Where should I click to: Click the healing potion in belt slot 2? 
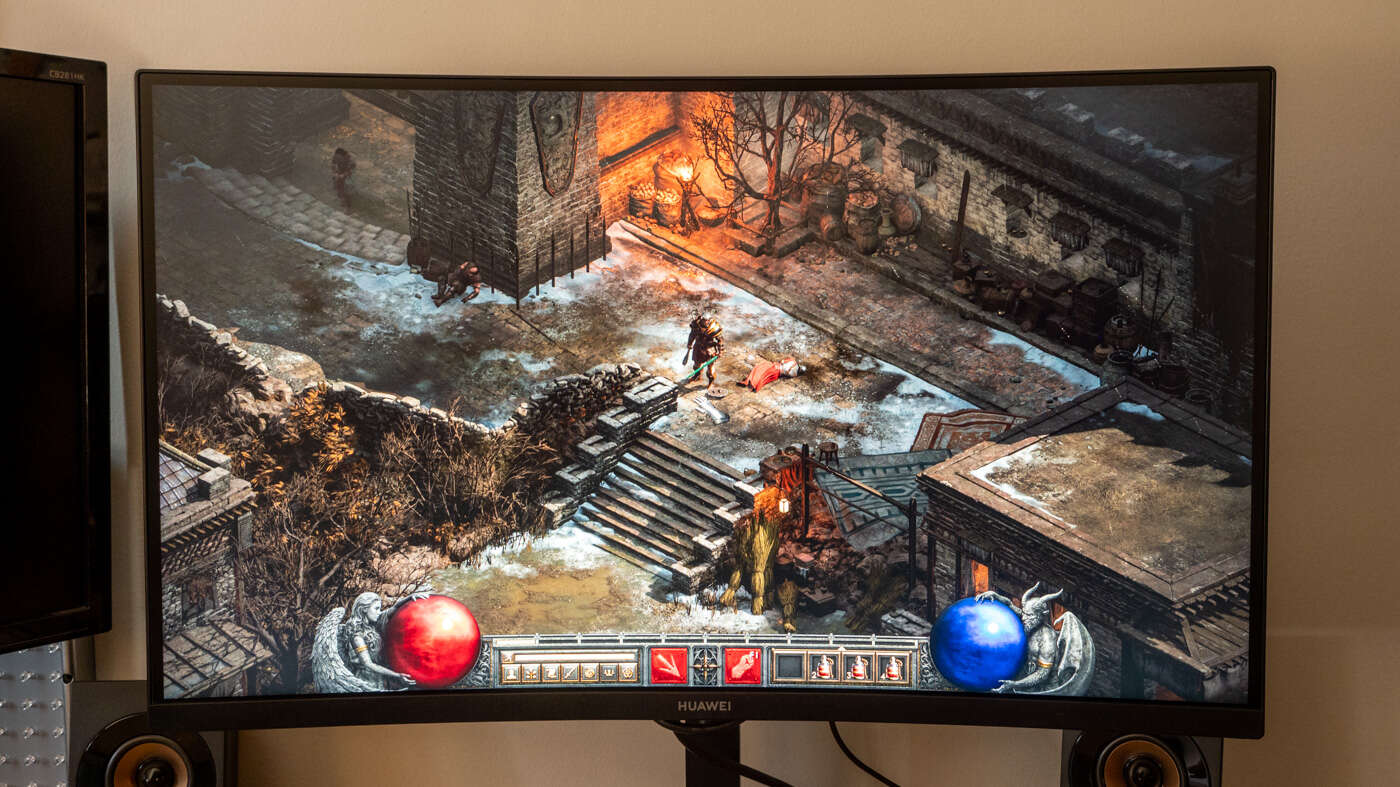825,665
